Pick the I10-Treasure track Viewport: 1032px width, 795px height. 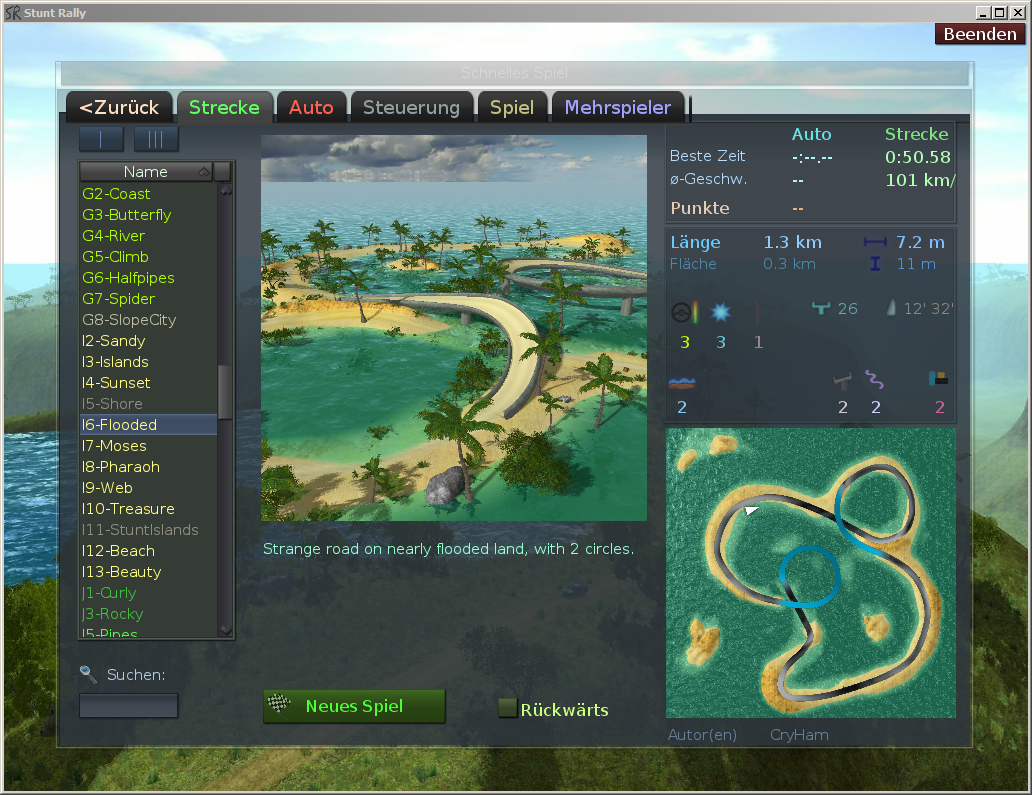coord(128,509)
